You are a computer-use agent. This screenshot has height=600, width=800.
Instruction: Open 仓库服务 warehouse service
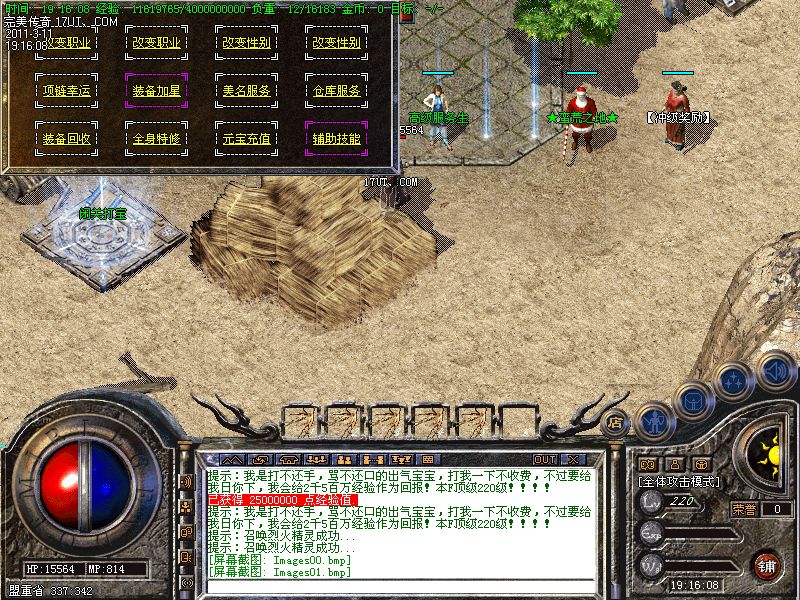click(336, 91)
